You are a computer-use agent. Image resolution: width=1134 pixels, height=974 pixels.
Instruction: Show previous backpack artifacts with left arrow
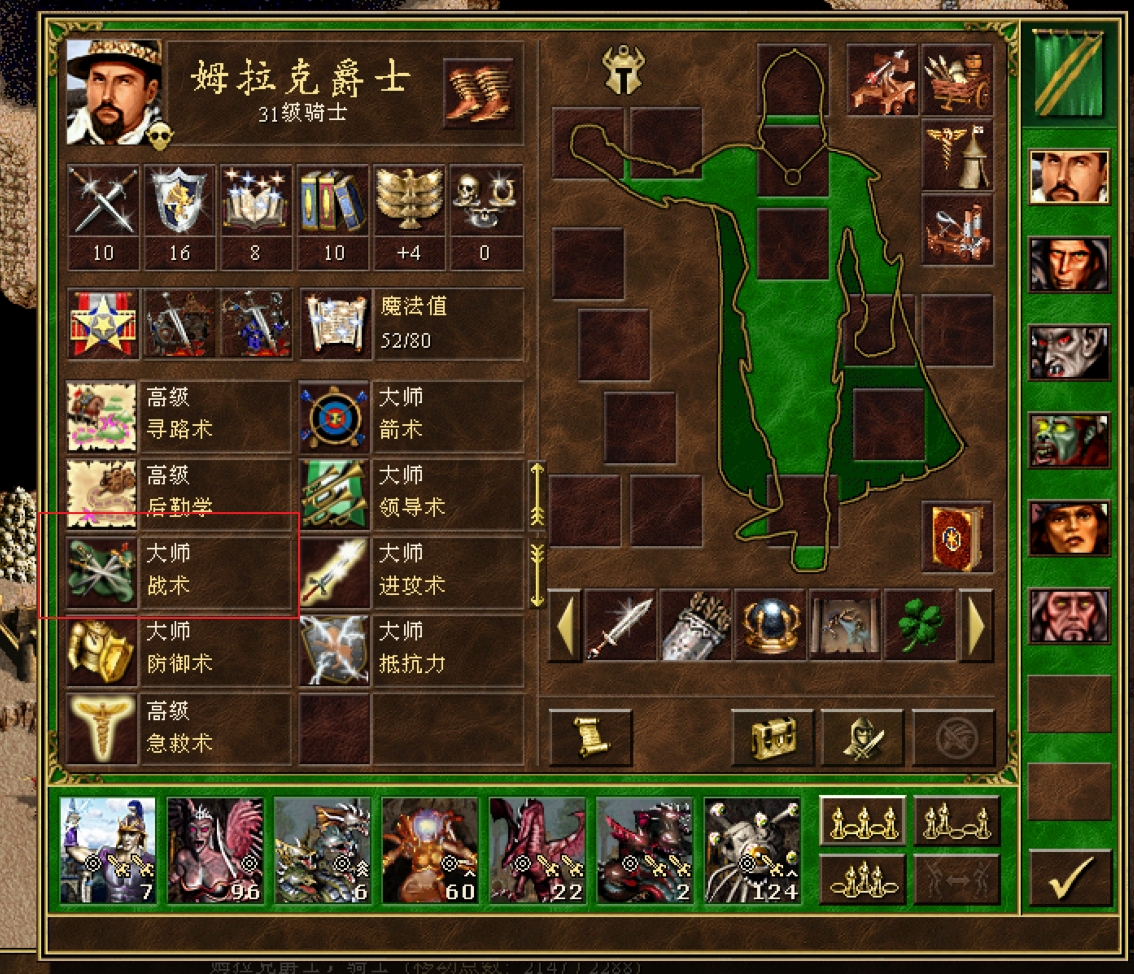point(564,625)
